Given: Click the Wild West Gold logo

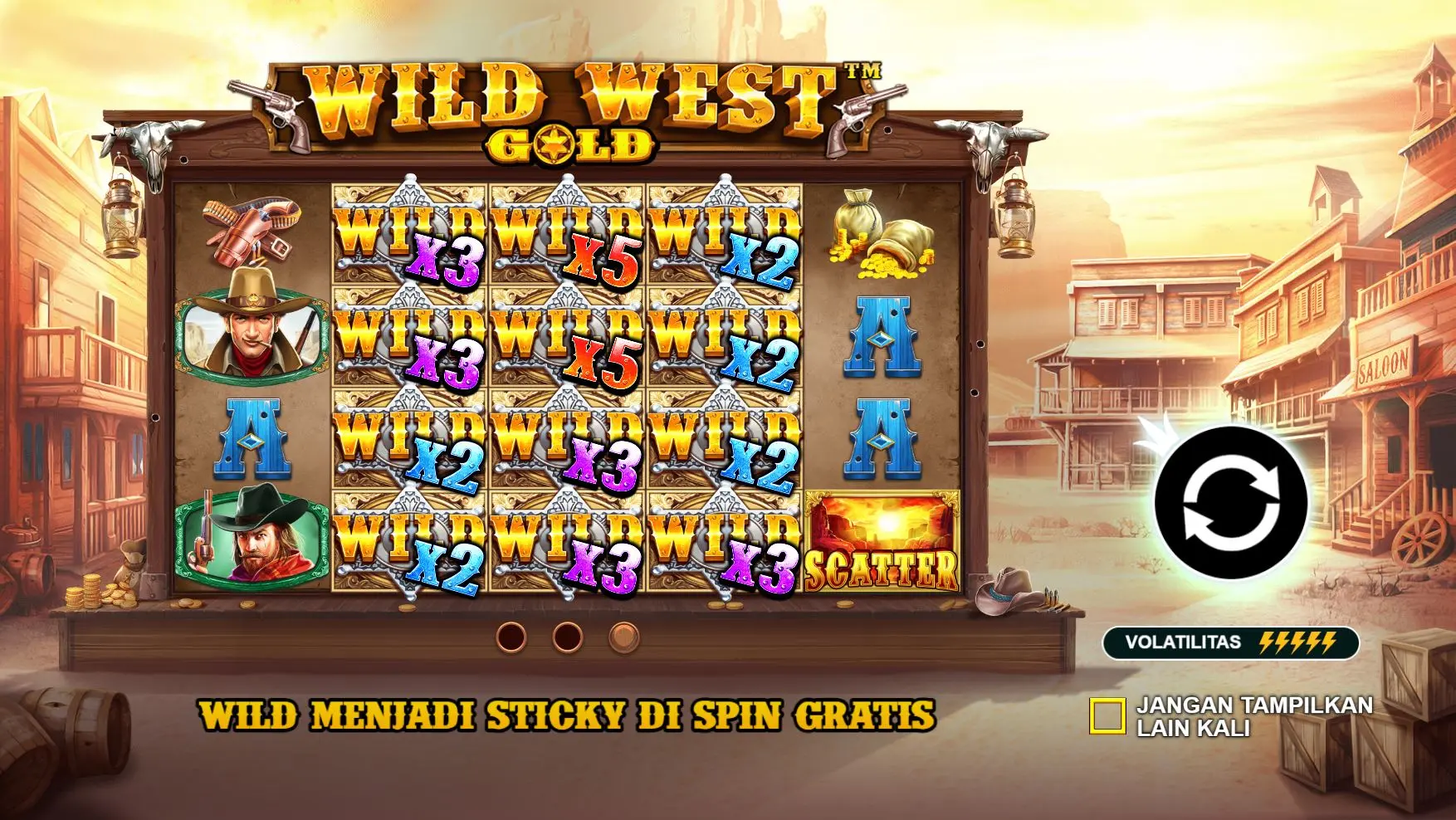Looking at the screenshot, I should (x=573, y=108).
